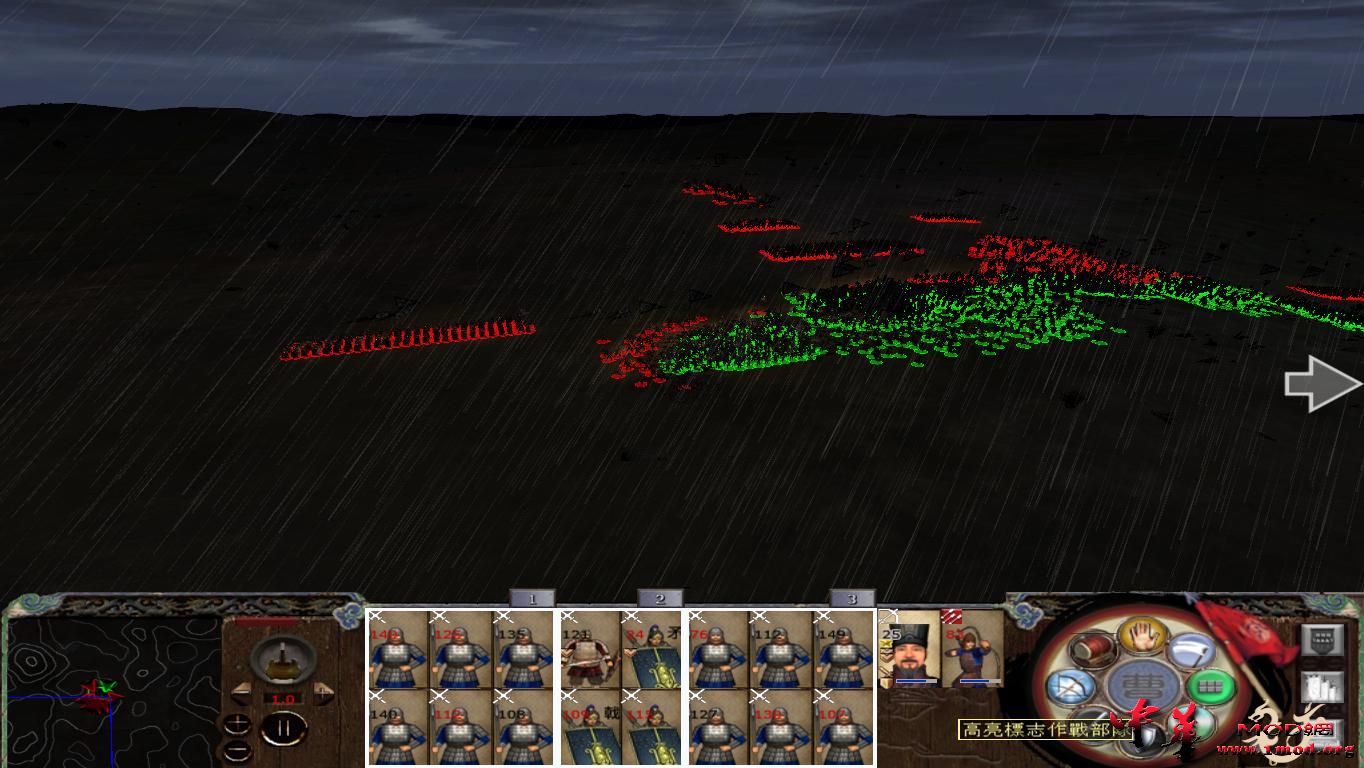The image size is (1364, 768).
Task: Click the 1.0 speed indicator
Action: coord(283,698)
